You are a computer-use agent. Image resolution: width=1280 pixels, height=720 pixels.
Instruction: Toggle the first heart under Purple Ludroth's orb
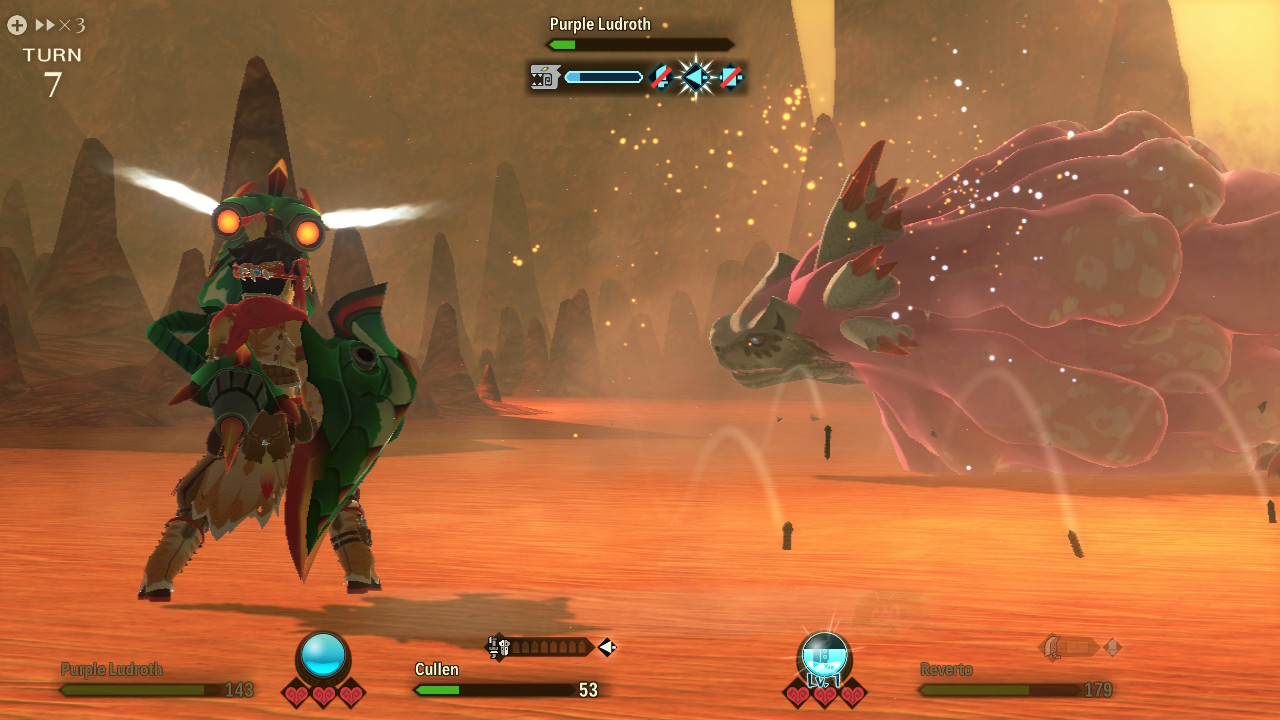[298, 691]
